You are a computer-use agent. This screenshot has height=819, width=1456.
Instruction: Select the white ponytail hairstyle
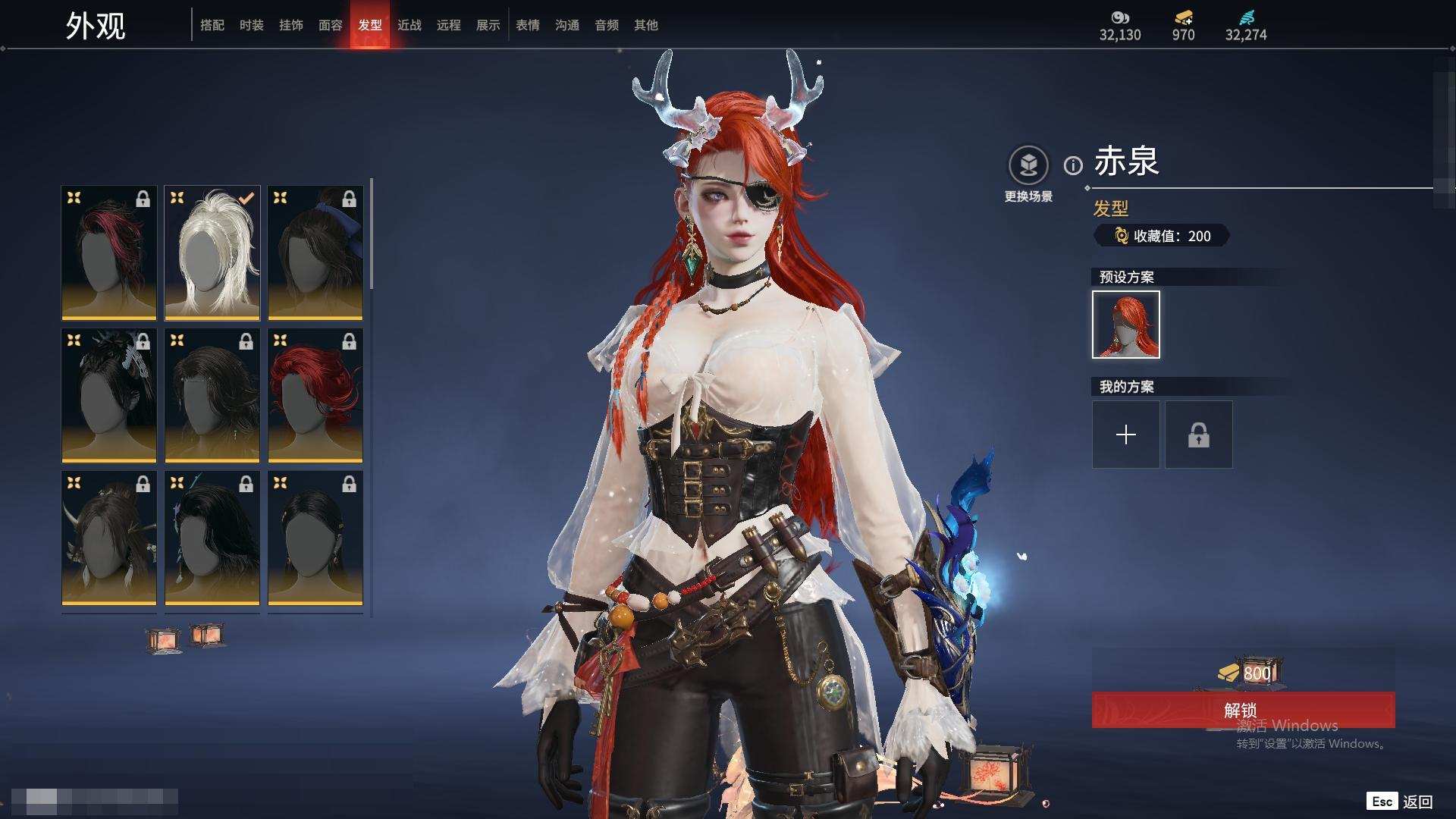coord(212,253)
